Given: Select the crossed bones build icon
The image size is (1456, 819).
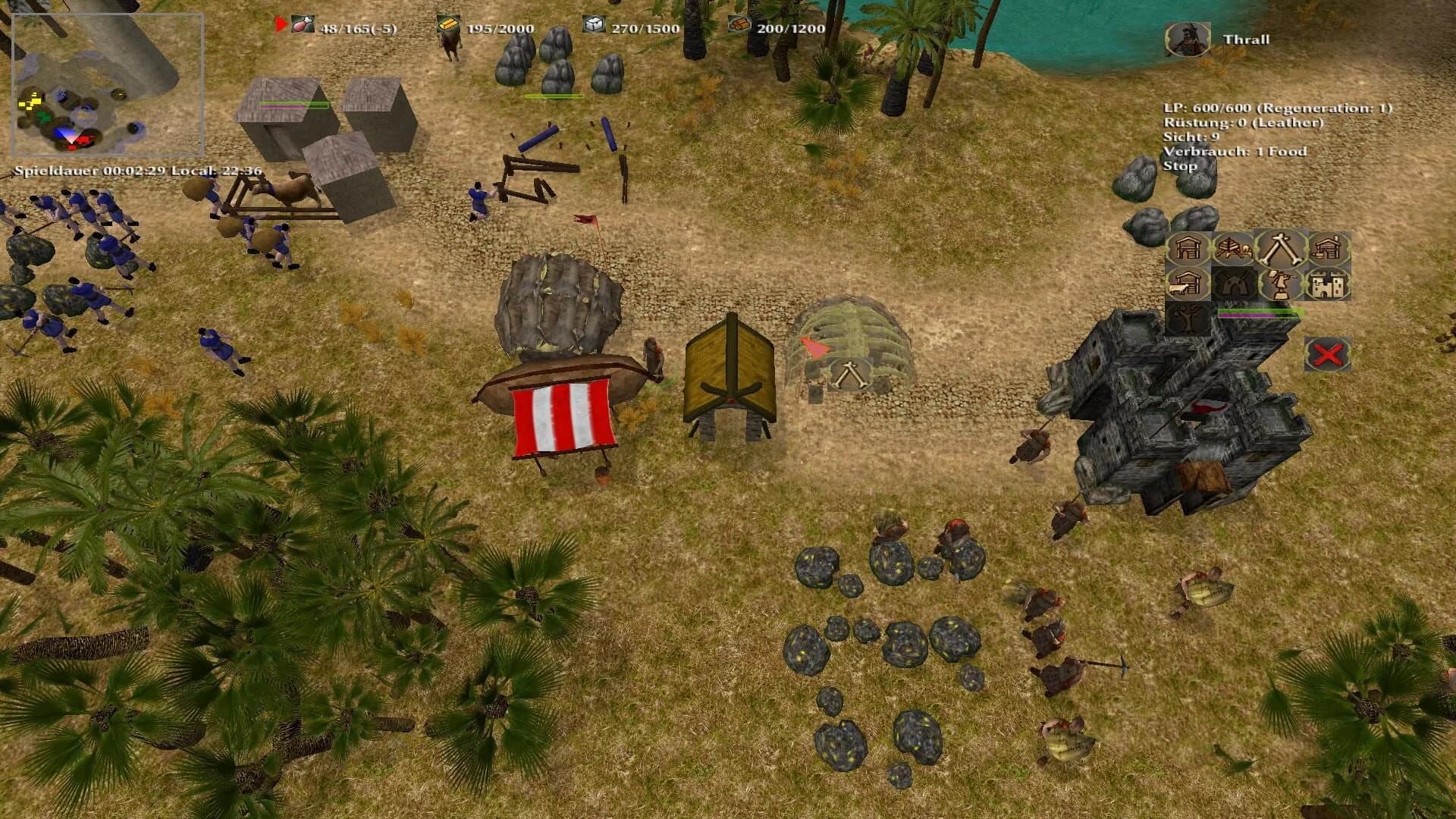Looking at the screenshot, I should [1280, 249].
